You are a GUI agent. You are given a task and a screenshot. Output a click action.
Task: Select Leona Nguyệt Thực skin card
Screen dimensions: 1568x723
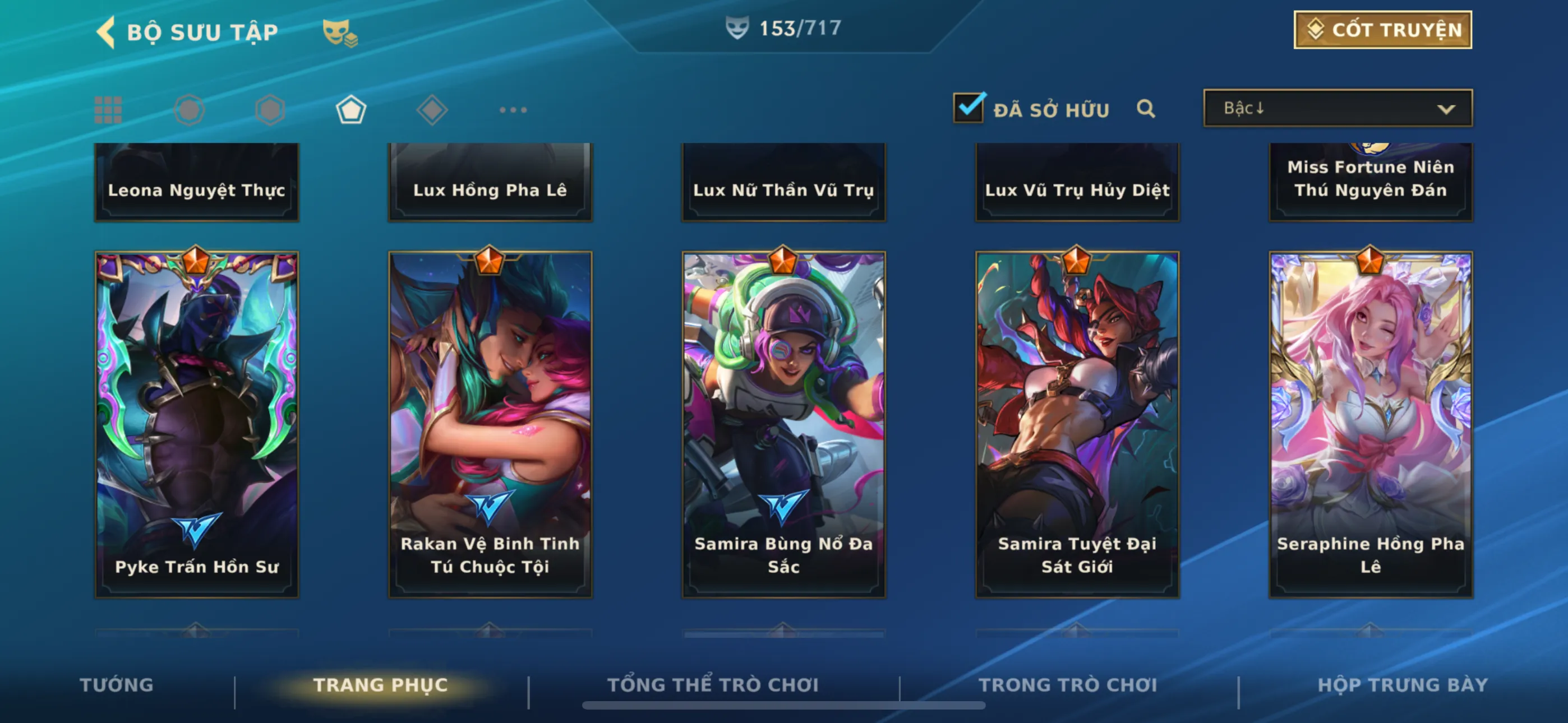point(197,182)
